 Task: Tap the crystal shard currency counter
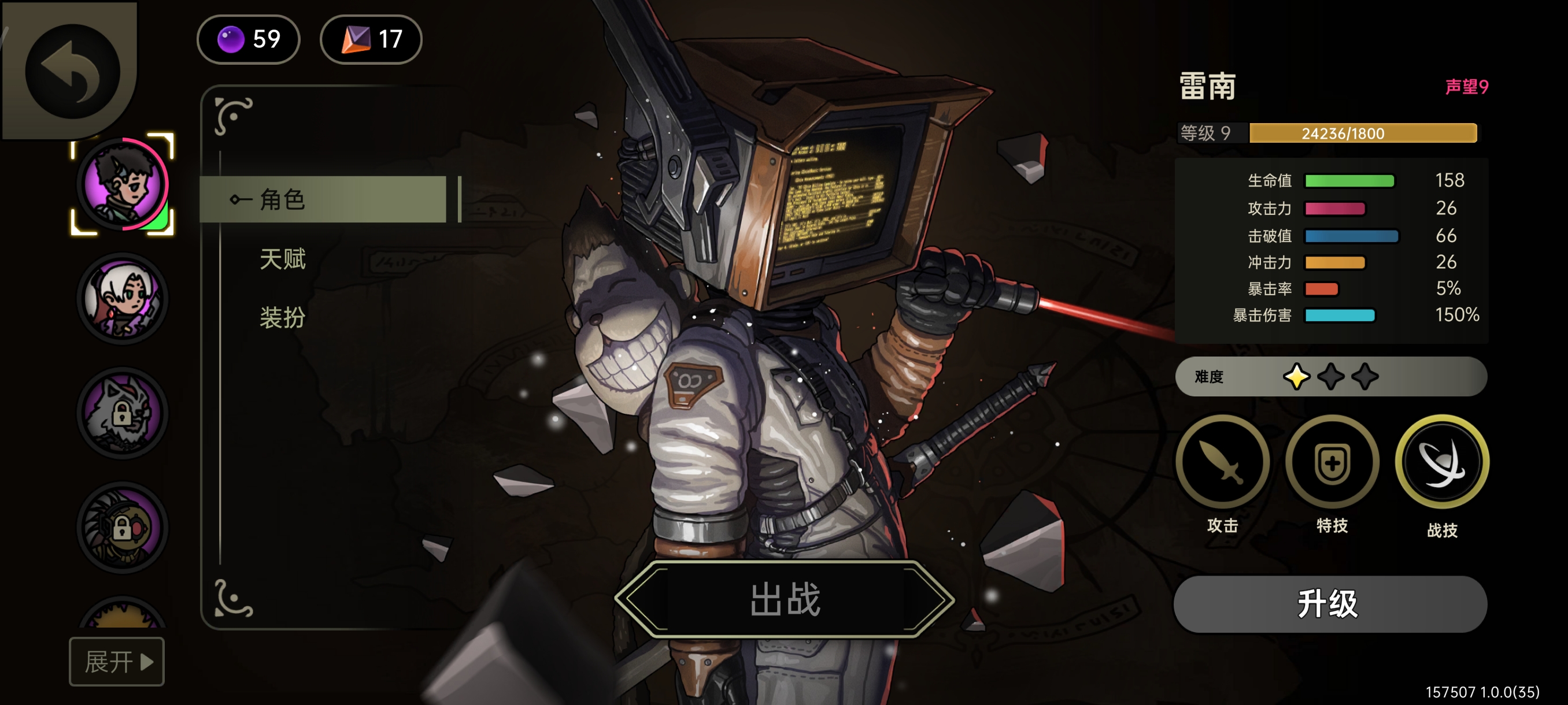pyautogui.click(x=371, y=39)
